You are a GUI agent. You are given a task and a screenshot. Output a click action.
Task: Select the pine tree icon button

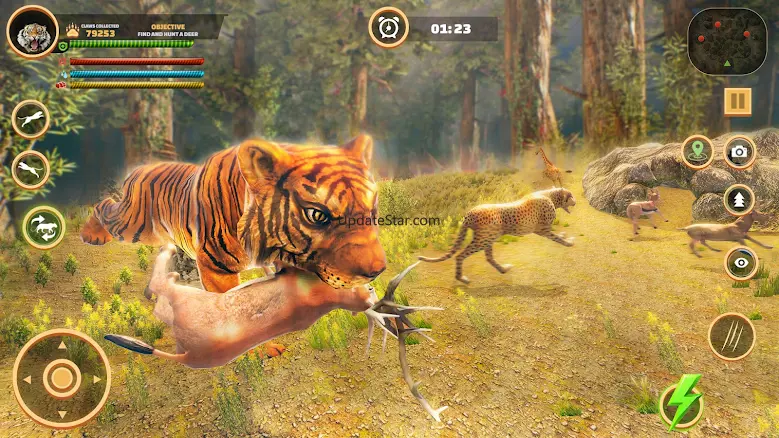(739, 199)
